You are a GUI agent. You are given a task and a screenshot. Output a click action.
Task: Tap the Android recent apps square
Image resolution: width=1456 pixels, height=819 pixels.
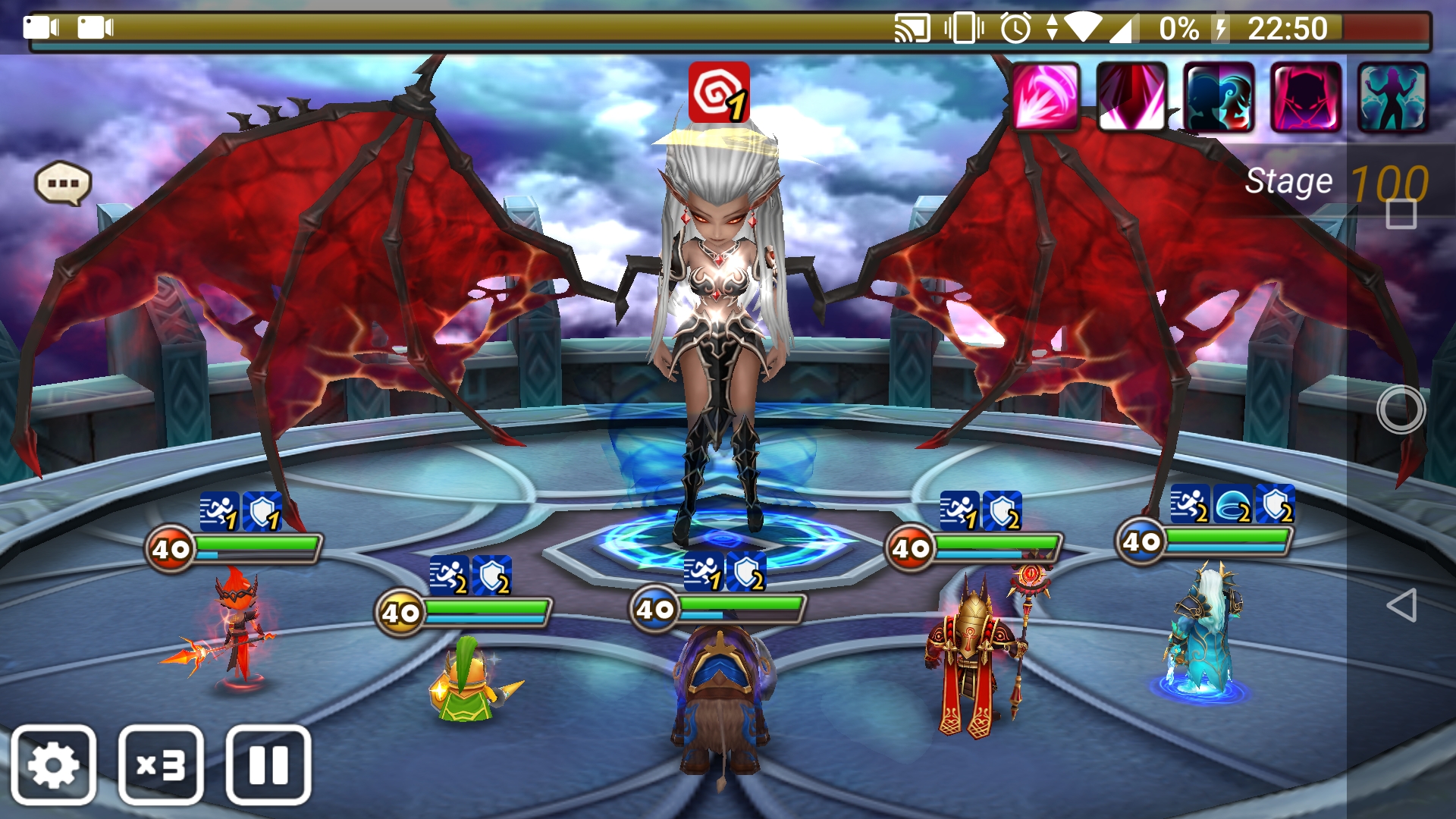click(x=1401, y=214)
